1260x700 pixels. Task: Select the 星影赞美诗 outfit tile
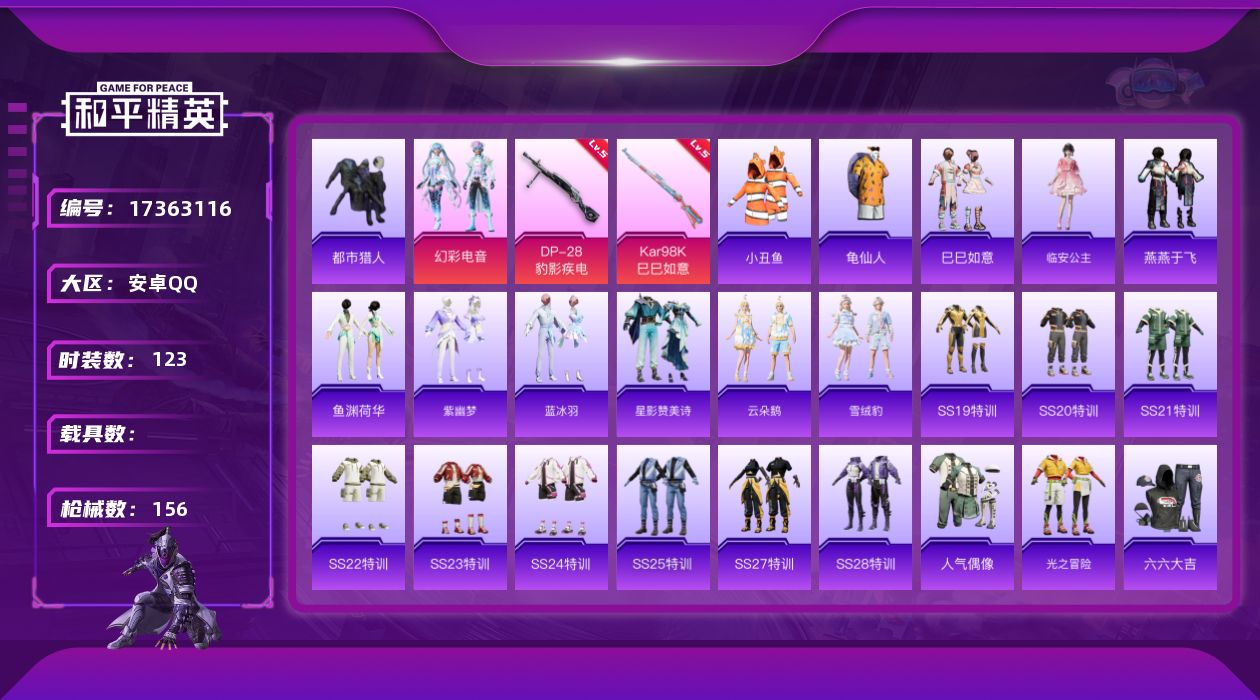click(663, 363)
